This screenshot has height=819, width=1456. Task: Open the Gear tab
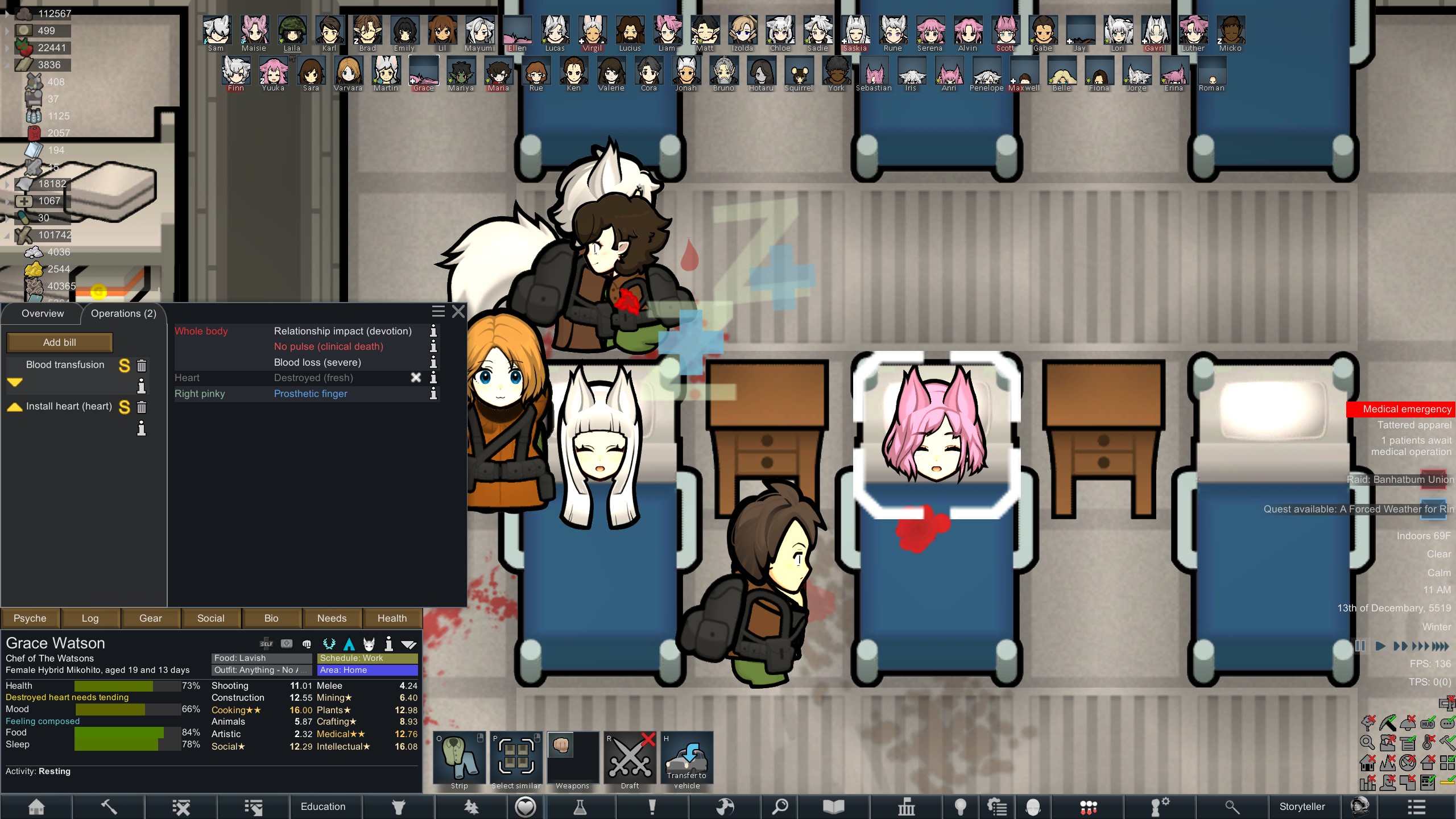[151, 618]
